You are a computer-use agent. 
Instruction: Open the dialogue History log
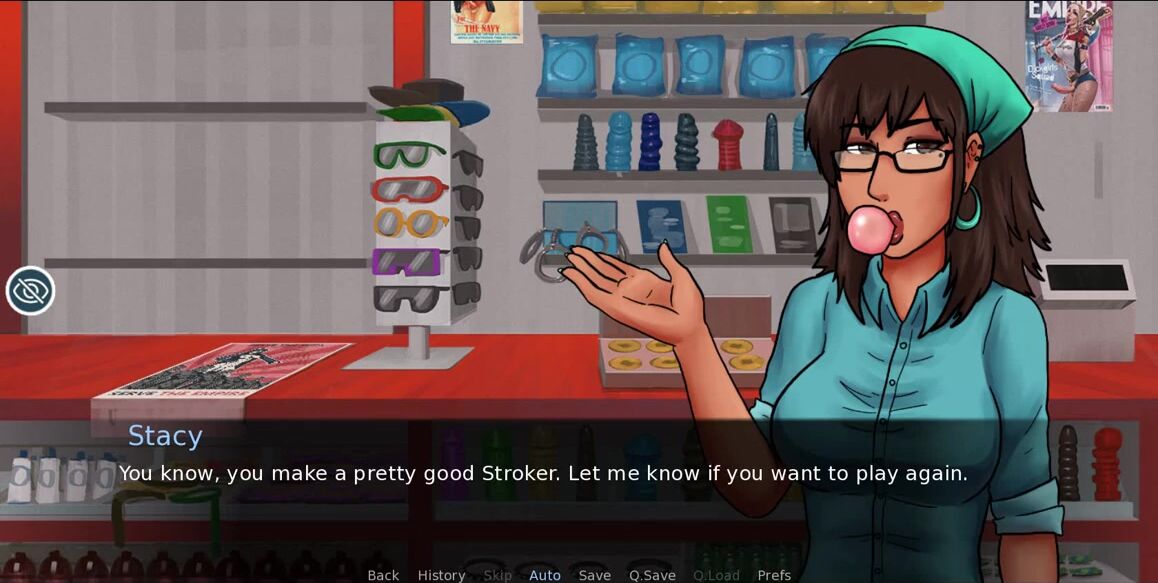(441, 575)
